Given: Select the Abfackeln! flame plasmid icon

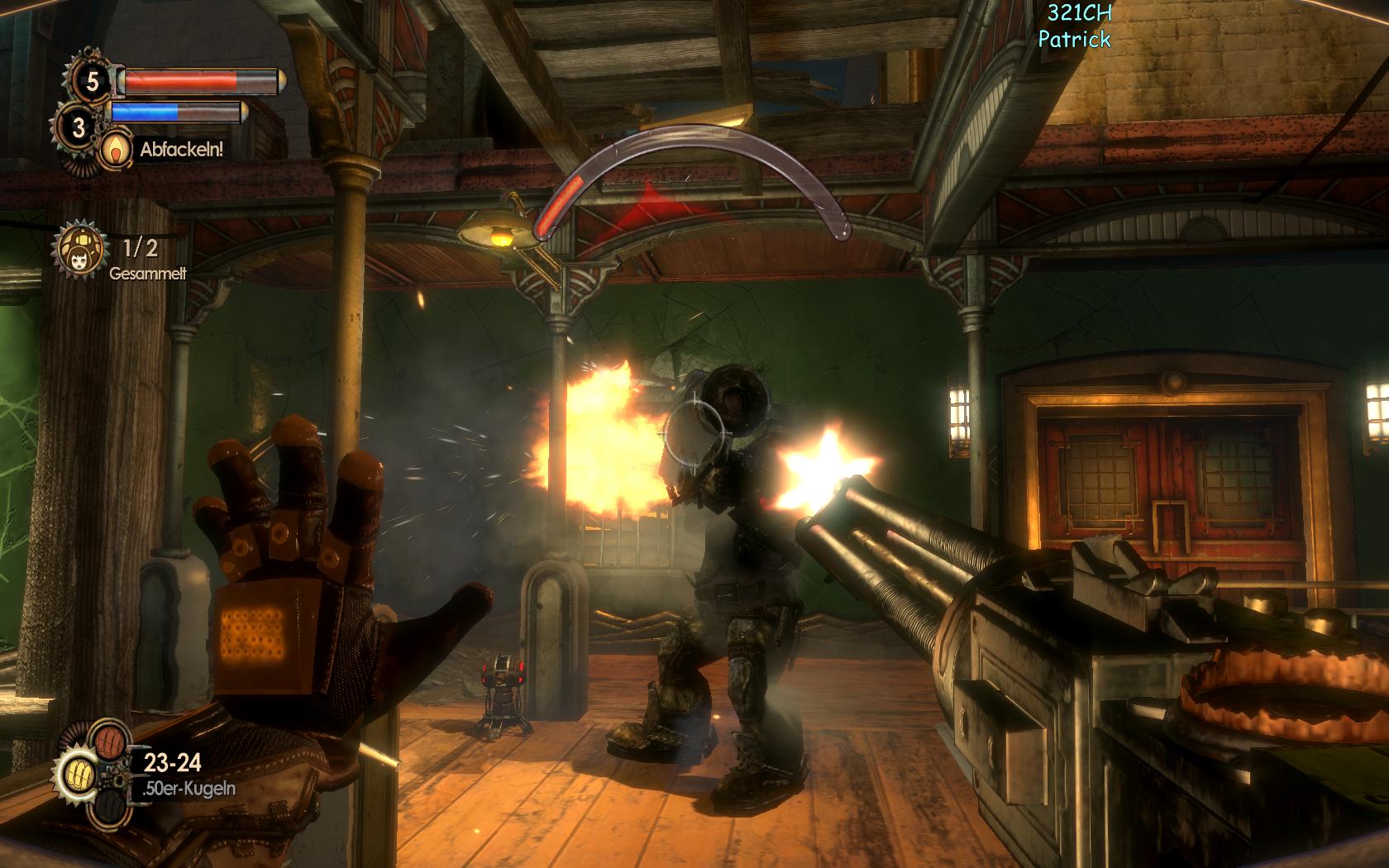Looking at the screenshot, I should click(x=113, y=149).
